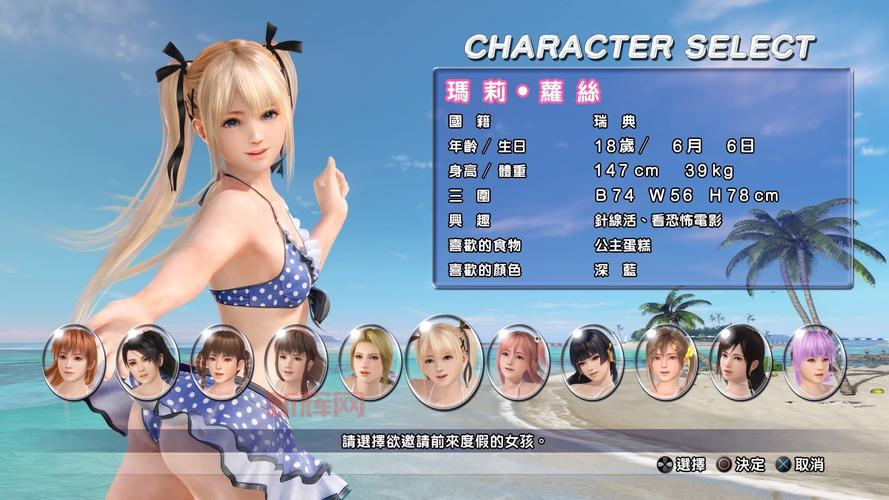Choose blonde Helena's portrait without twin tails
889x500 pixels.
[x=370, y=360]
